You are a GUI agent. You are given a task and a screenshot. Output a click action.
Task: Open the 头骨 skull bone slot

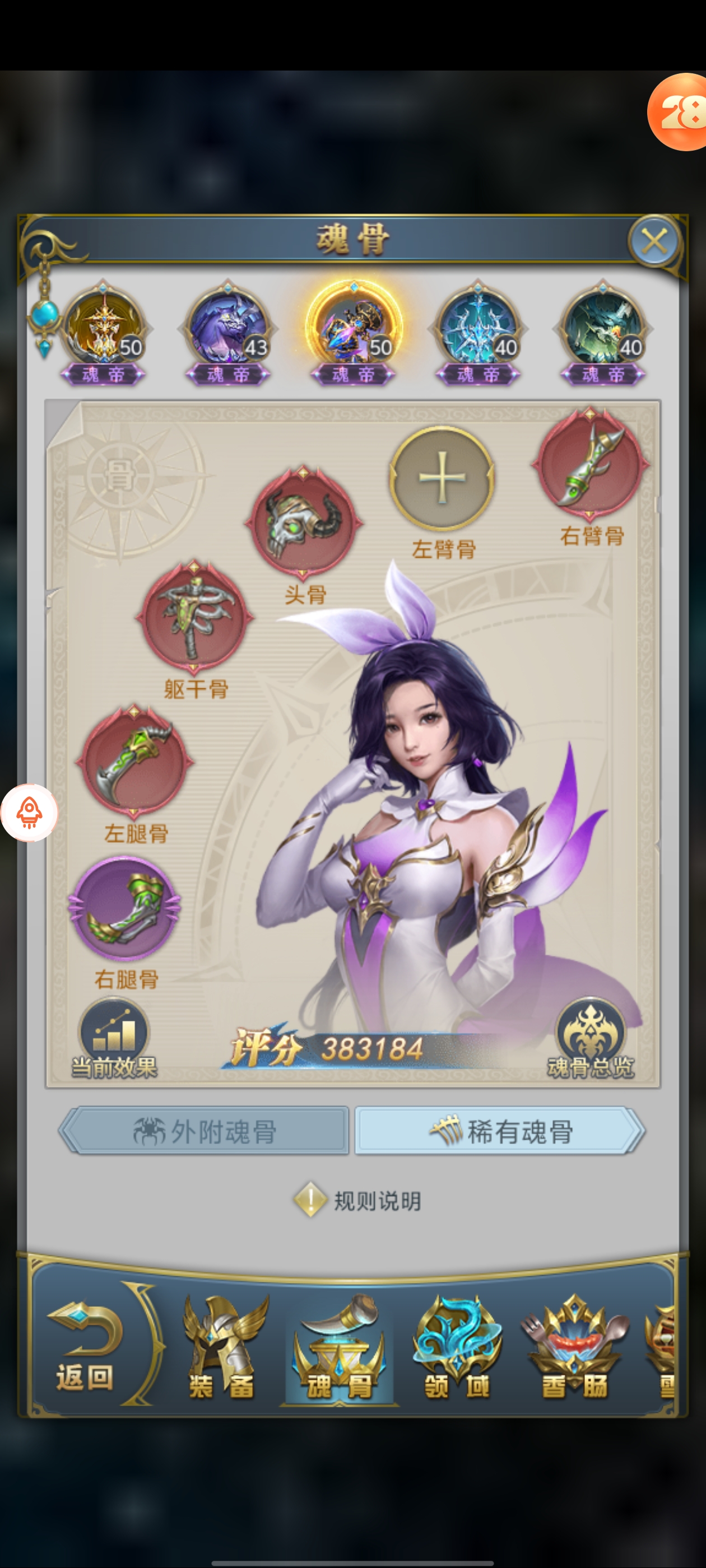(x=303, y=522)
